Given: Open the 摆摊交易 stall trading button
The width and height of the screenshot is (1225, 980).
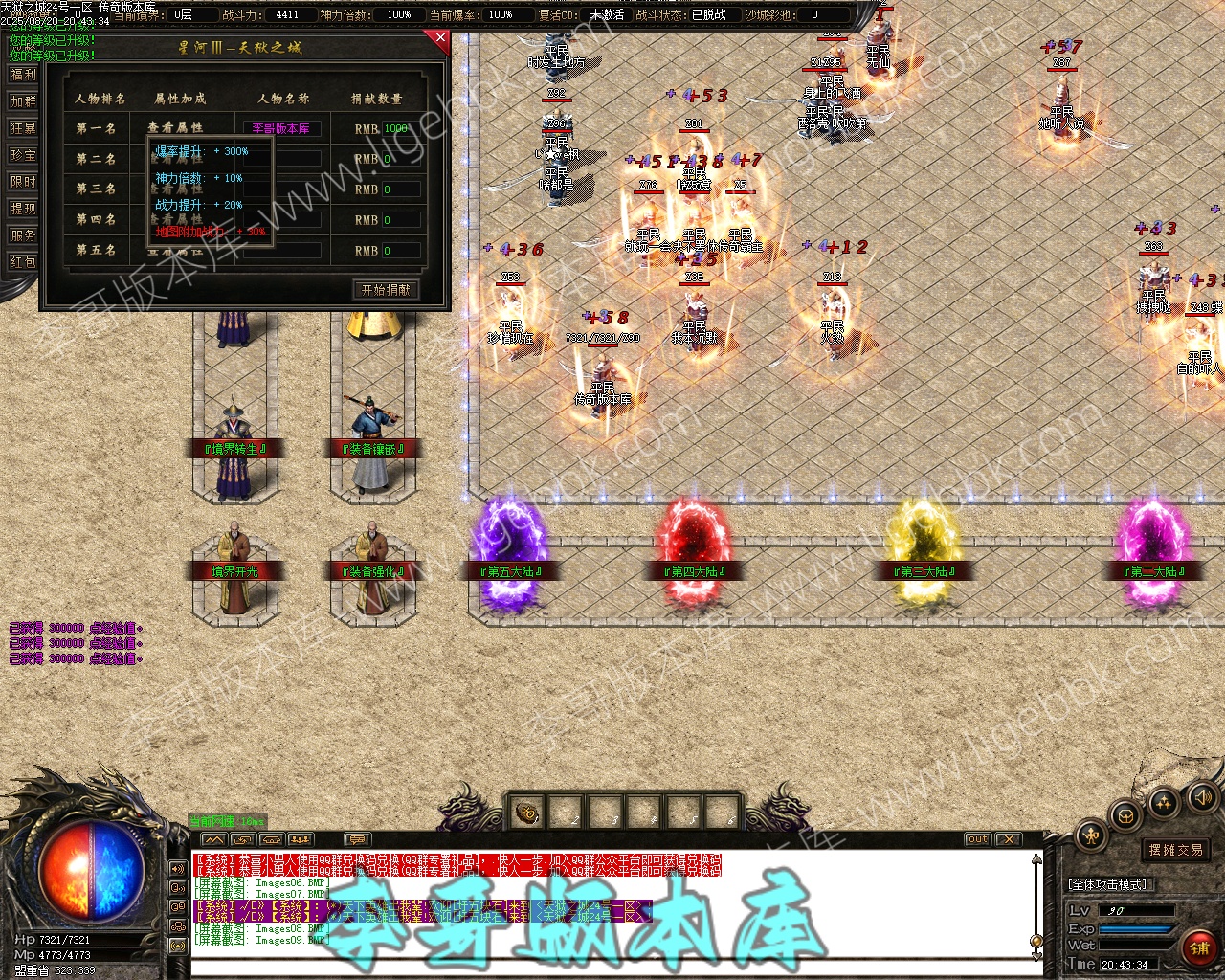Looking at the screenshot, I should pos(1175,850).
